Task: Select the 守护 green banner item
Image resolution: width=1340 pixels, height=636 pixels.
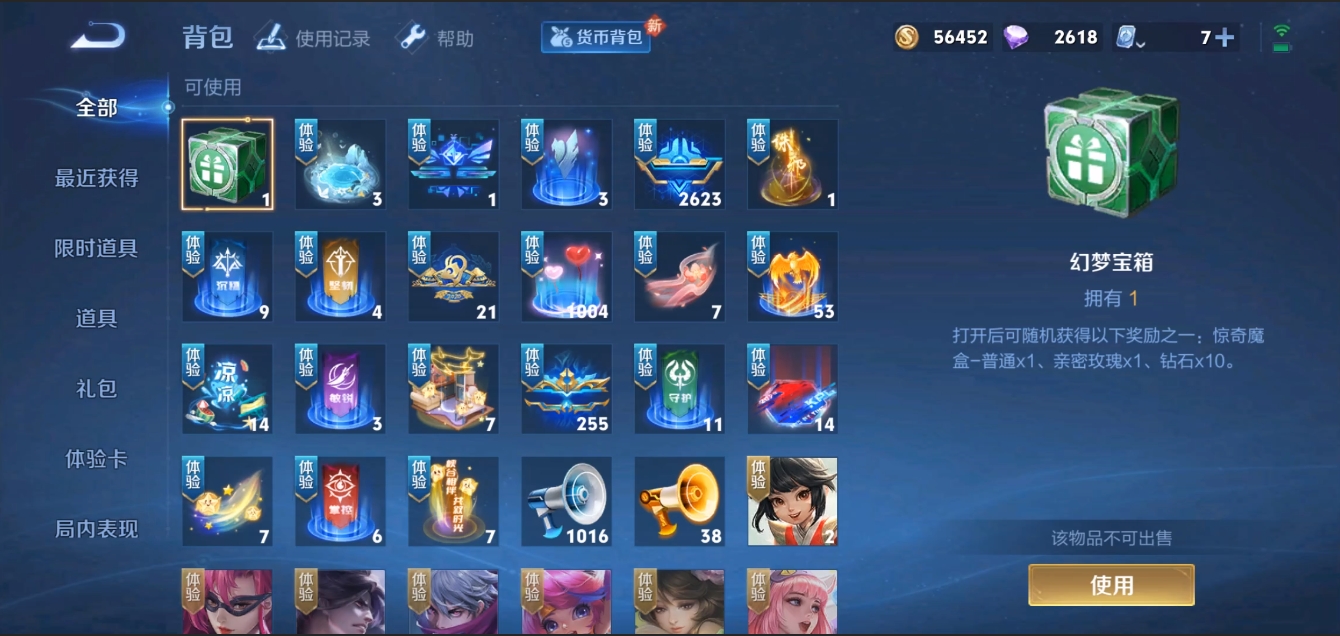Action: click(680, 390)
